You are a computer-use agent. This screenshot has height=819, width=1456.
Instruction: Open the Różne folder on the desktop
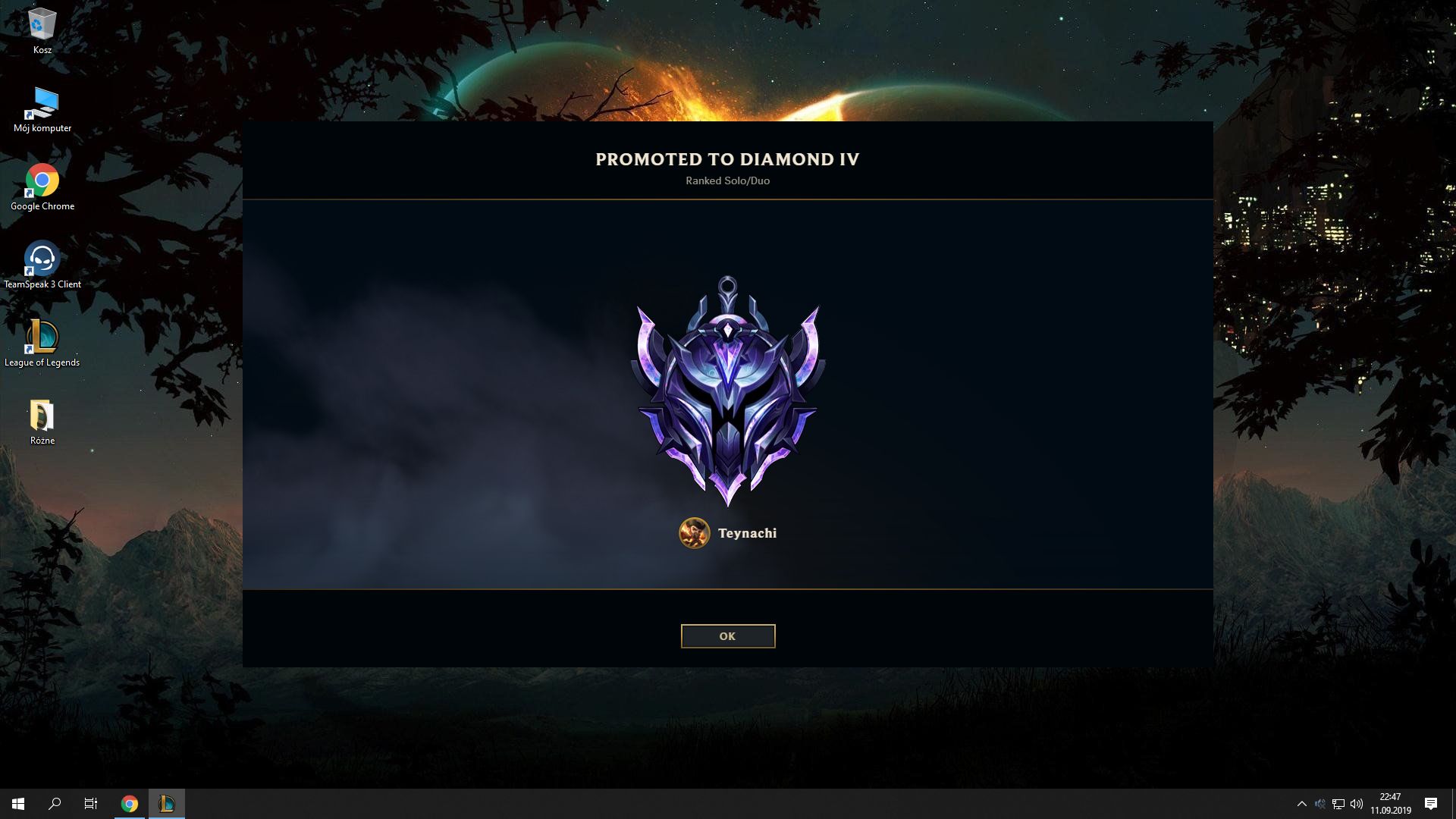tap(42, 416)
